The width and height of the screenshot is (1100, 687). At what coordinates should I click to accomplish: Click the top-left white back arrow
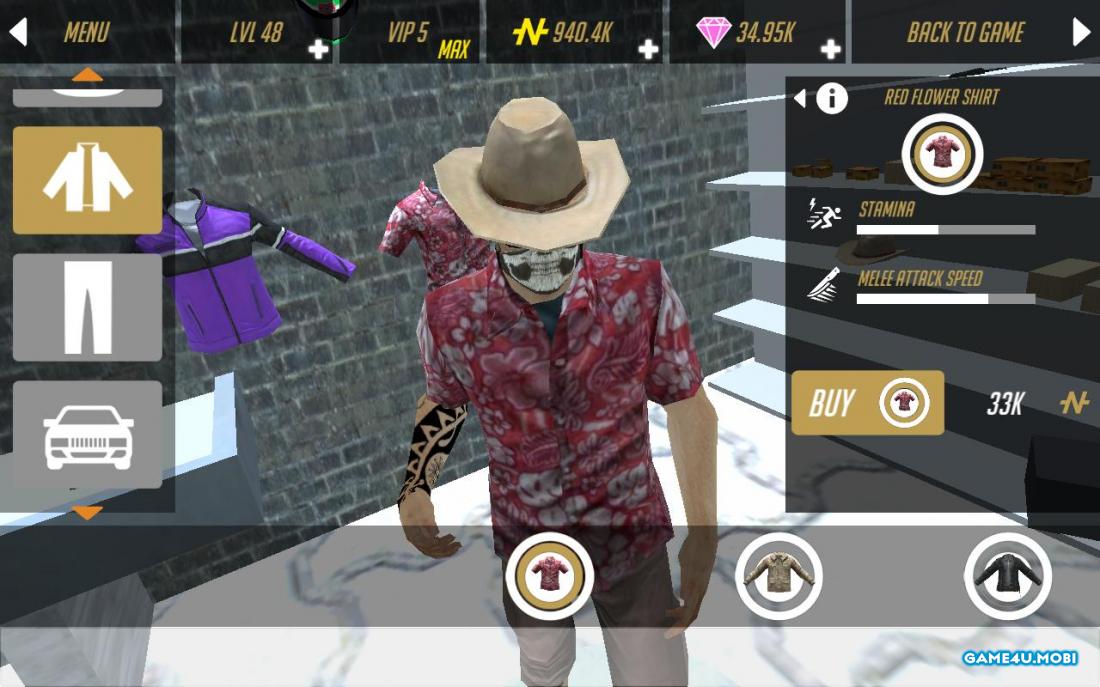coord(18,32)
